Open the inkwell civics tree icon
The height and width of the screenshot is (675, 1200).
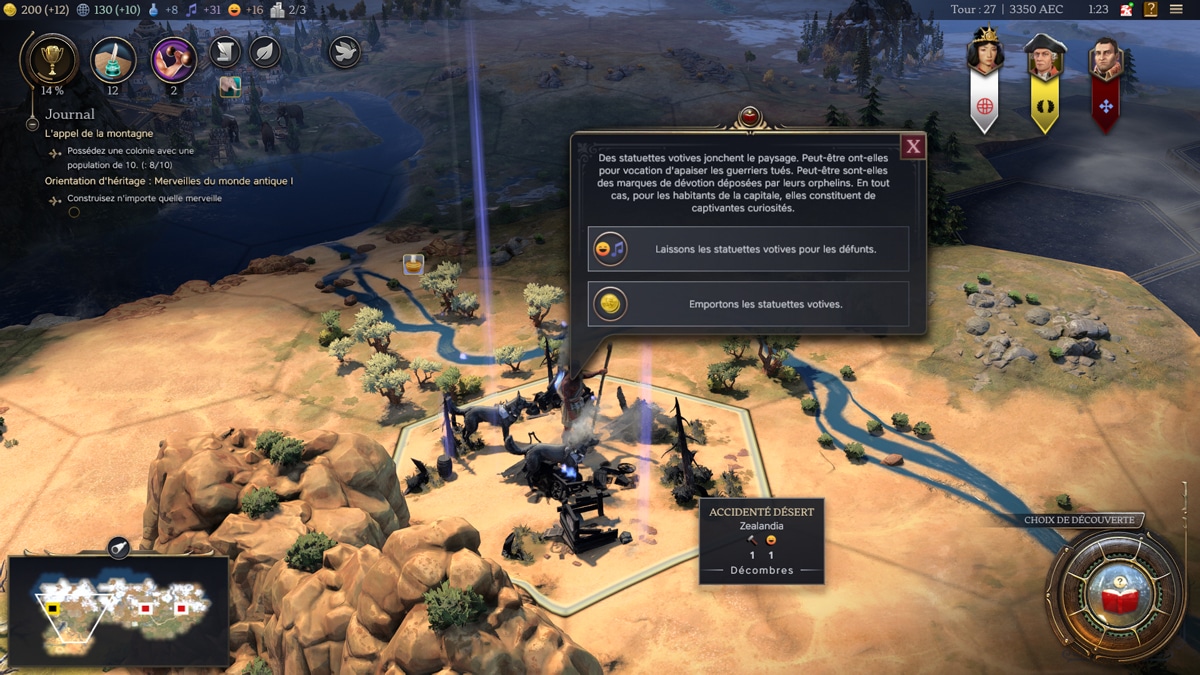pos(113,60)
